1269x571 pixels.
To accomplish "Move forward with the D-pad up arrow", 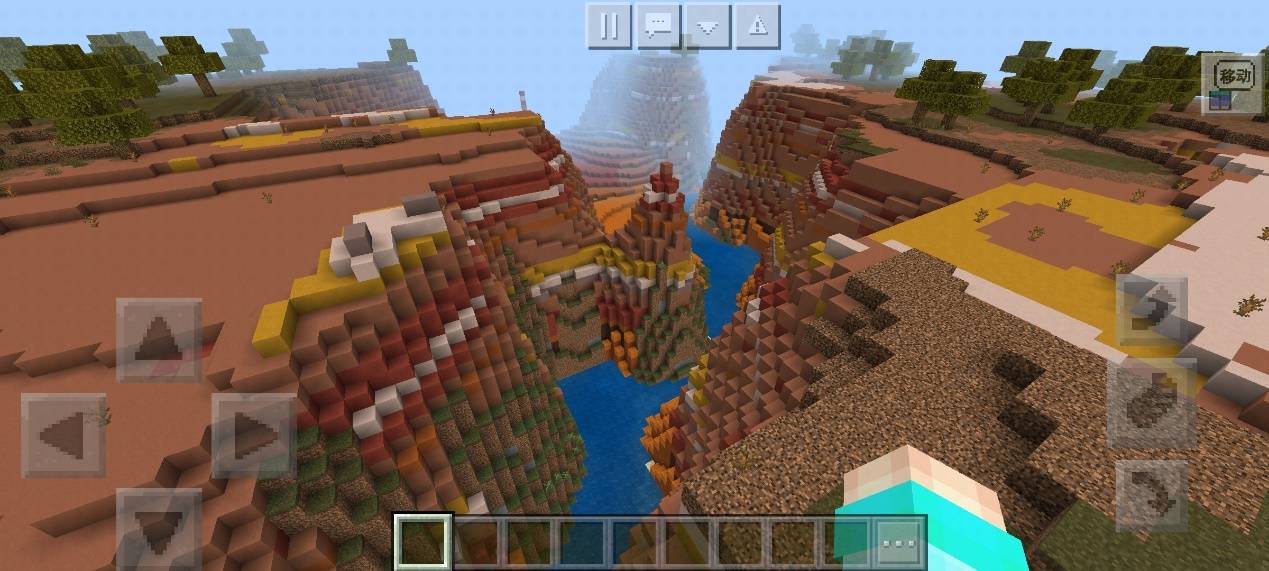I will tap(158, 341).
